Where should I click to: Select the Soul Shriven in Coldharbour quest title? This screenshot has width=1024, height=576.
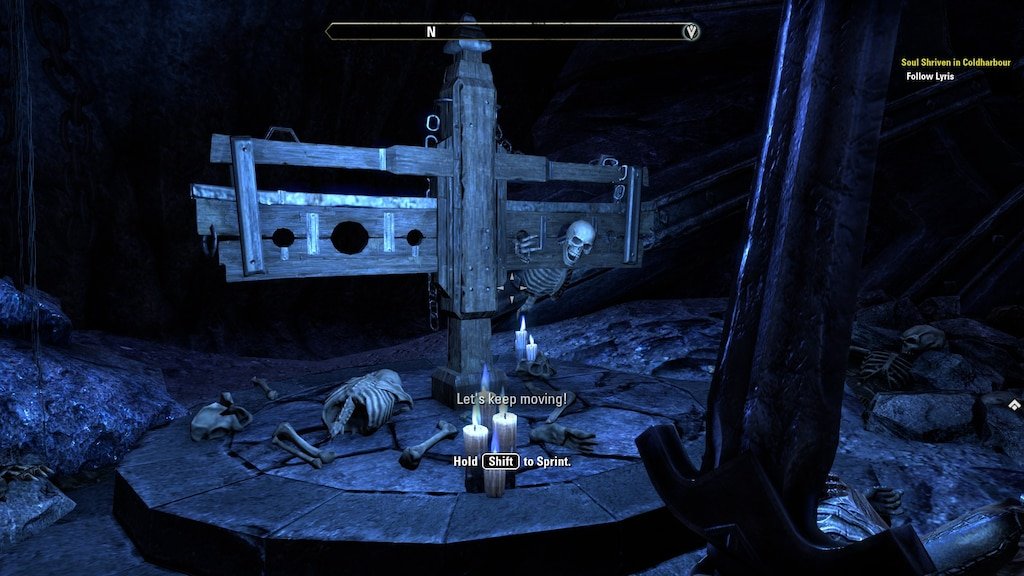coord(957,62)
